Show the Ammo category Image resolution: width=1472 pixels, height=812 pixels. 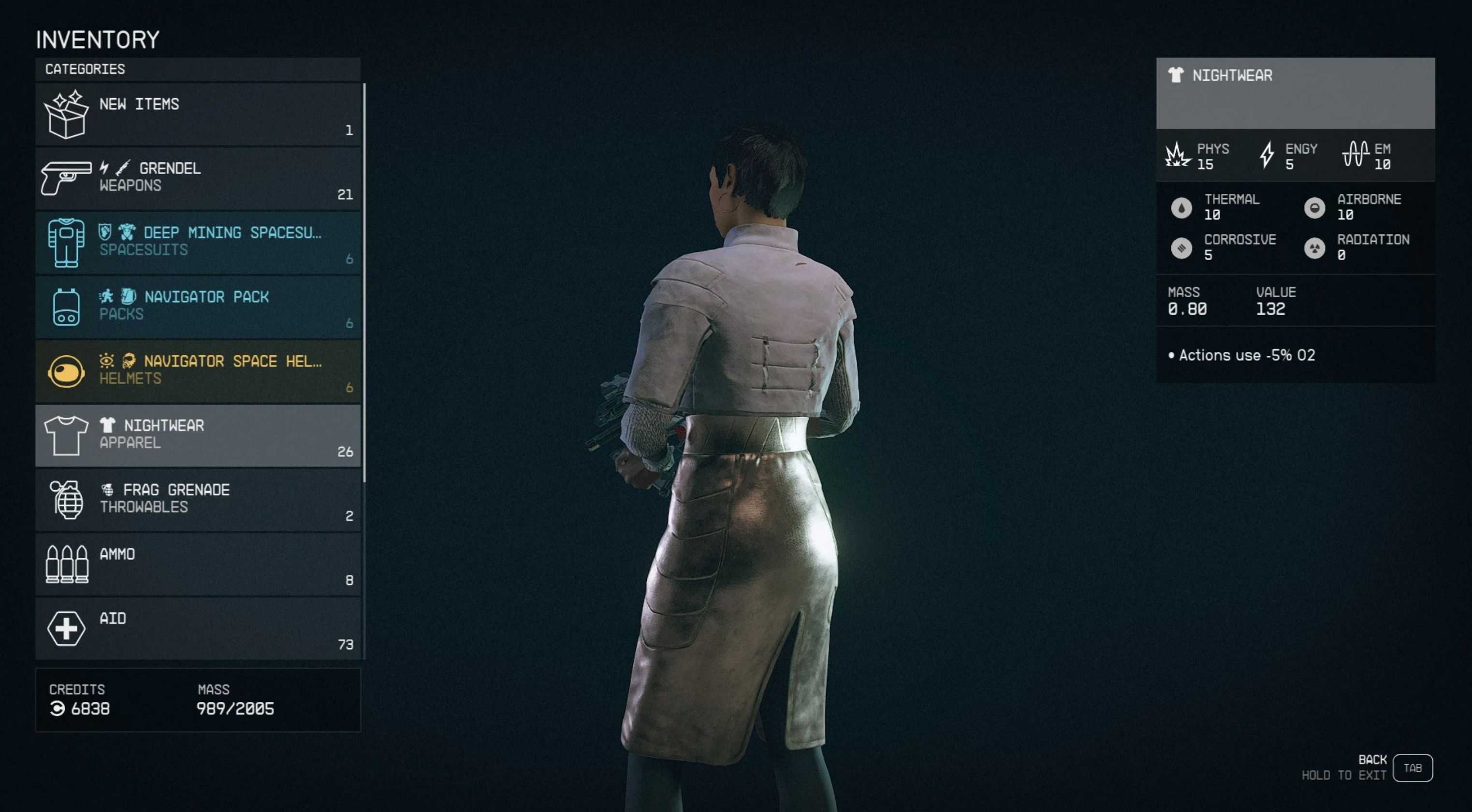[198, 564]
